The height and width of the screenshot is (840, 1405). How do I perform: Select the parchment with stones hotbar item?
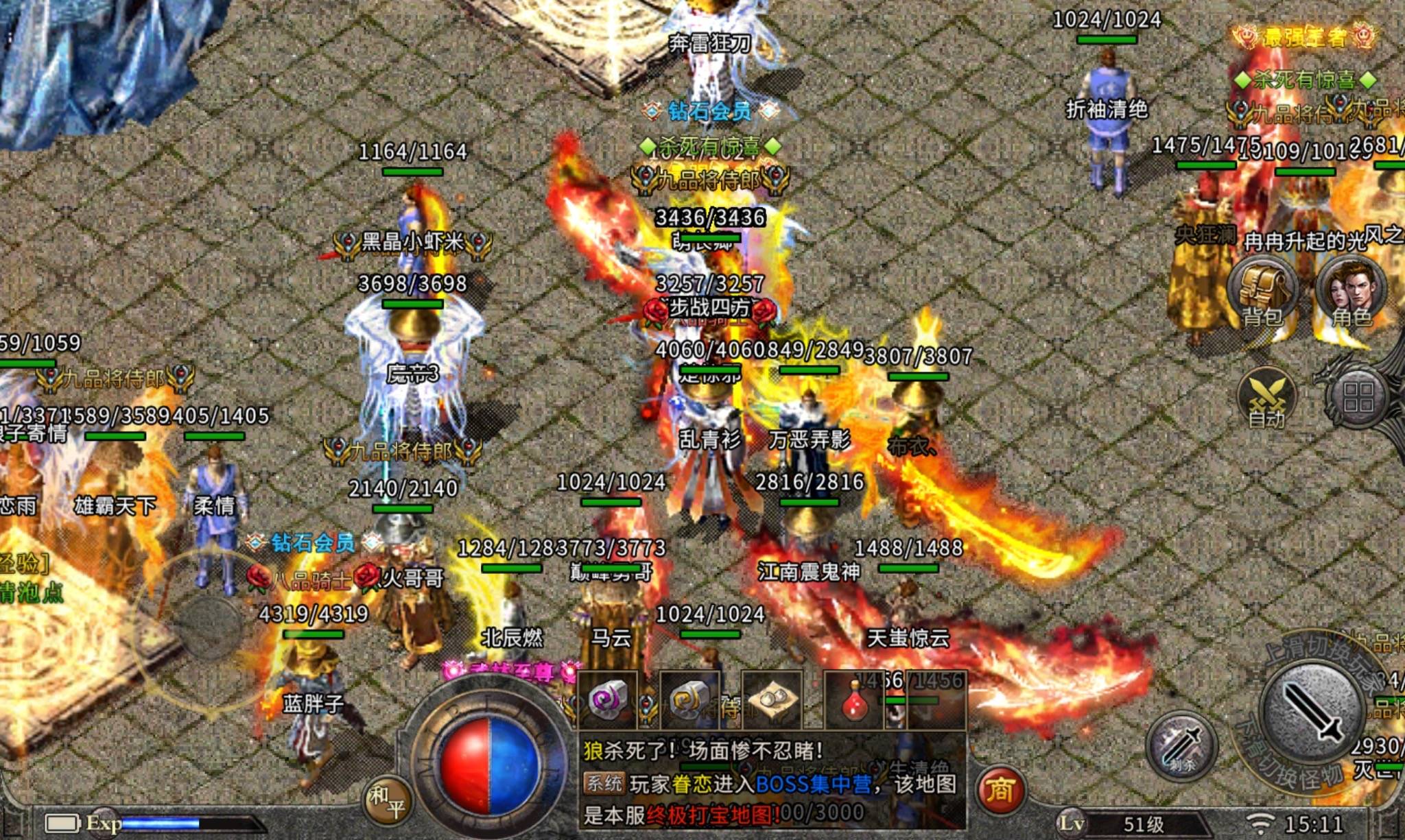772,700
